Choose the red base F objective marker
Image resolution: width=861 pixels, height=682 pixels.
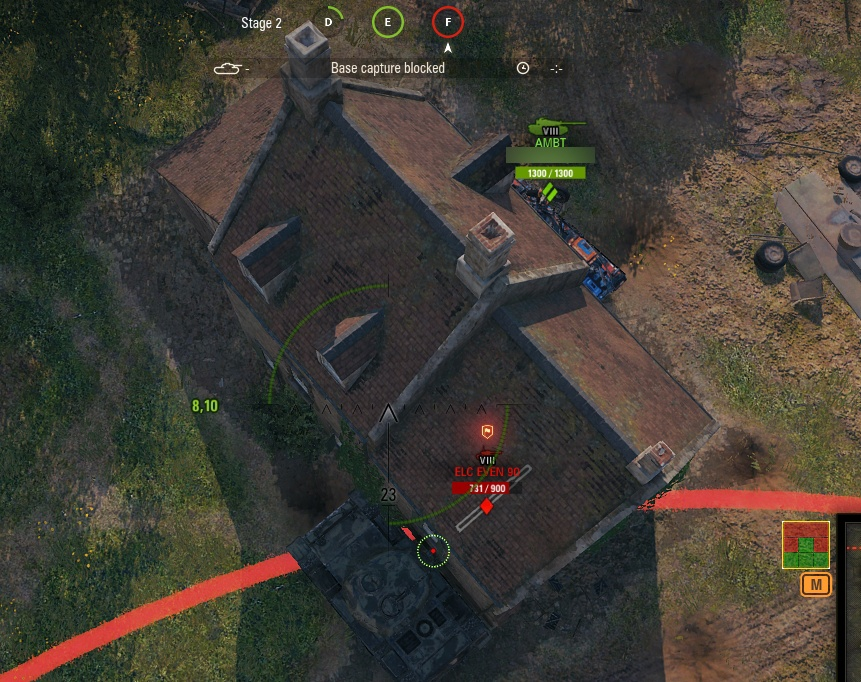coord(448,22)
